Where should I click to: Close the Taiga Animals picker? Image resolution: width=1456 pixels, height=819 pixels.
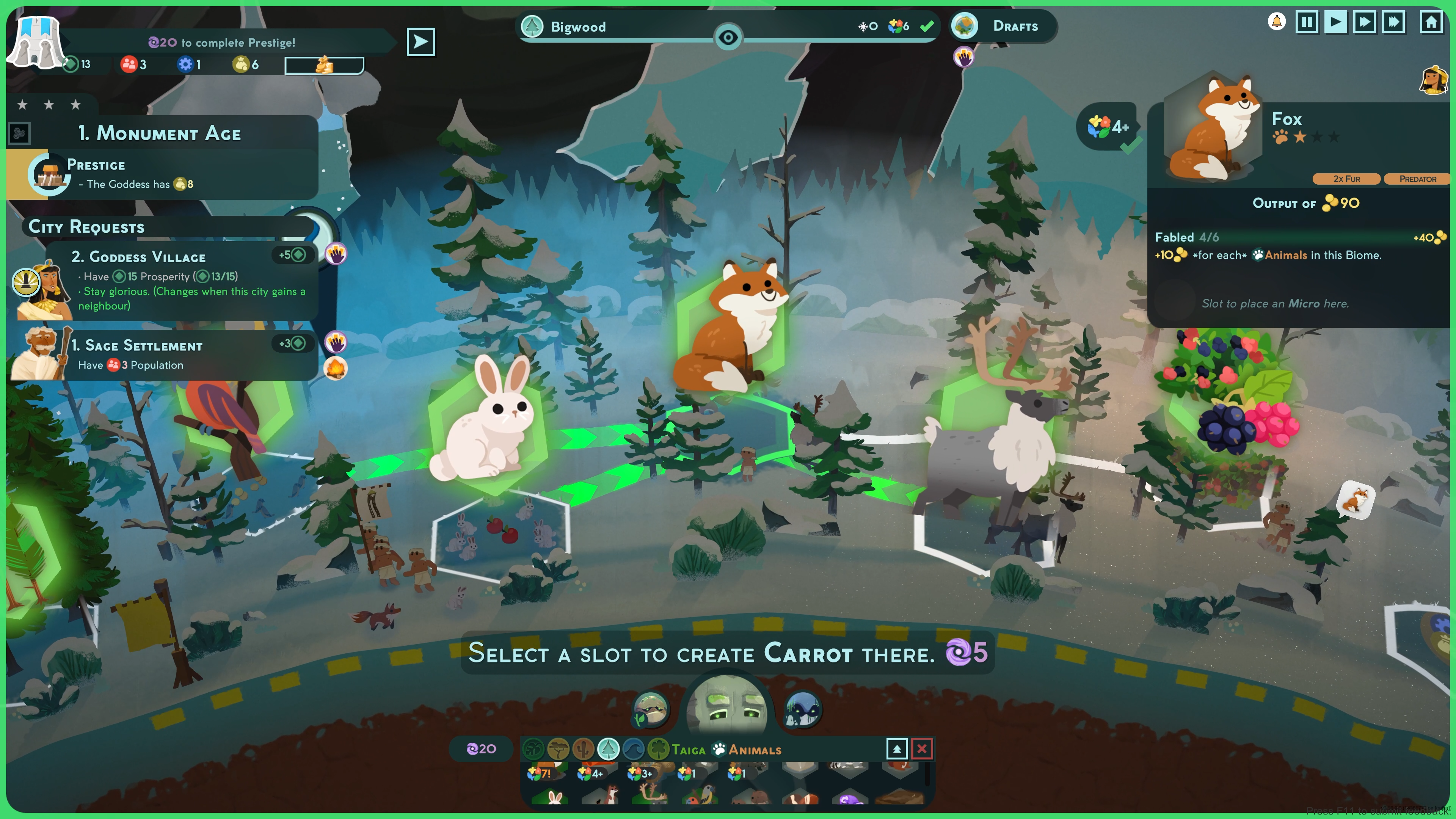(921, 749)
